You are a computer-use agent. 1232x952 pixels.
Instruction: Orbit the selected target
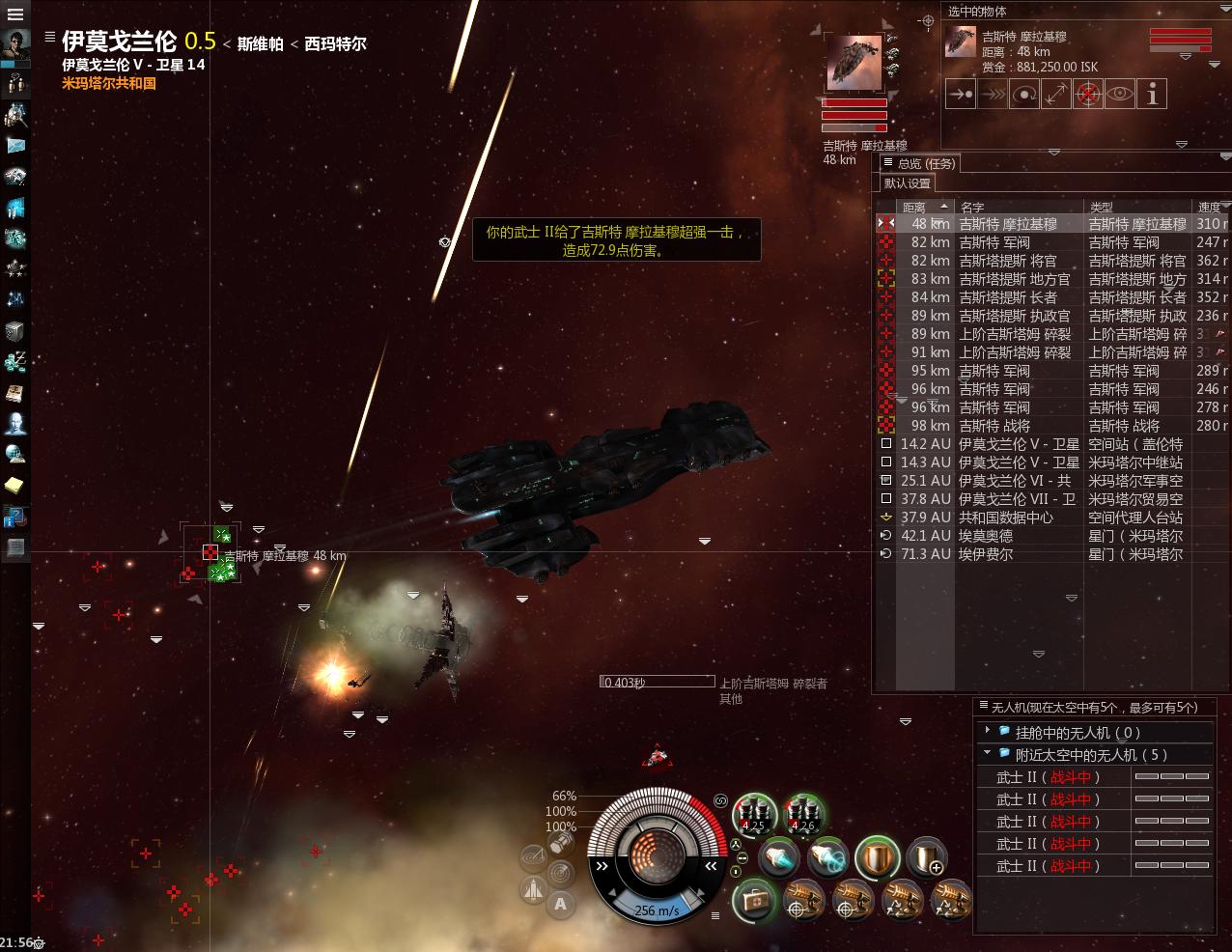[1023, 94]
